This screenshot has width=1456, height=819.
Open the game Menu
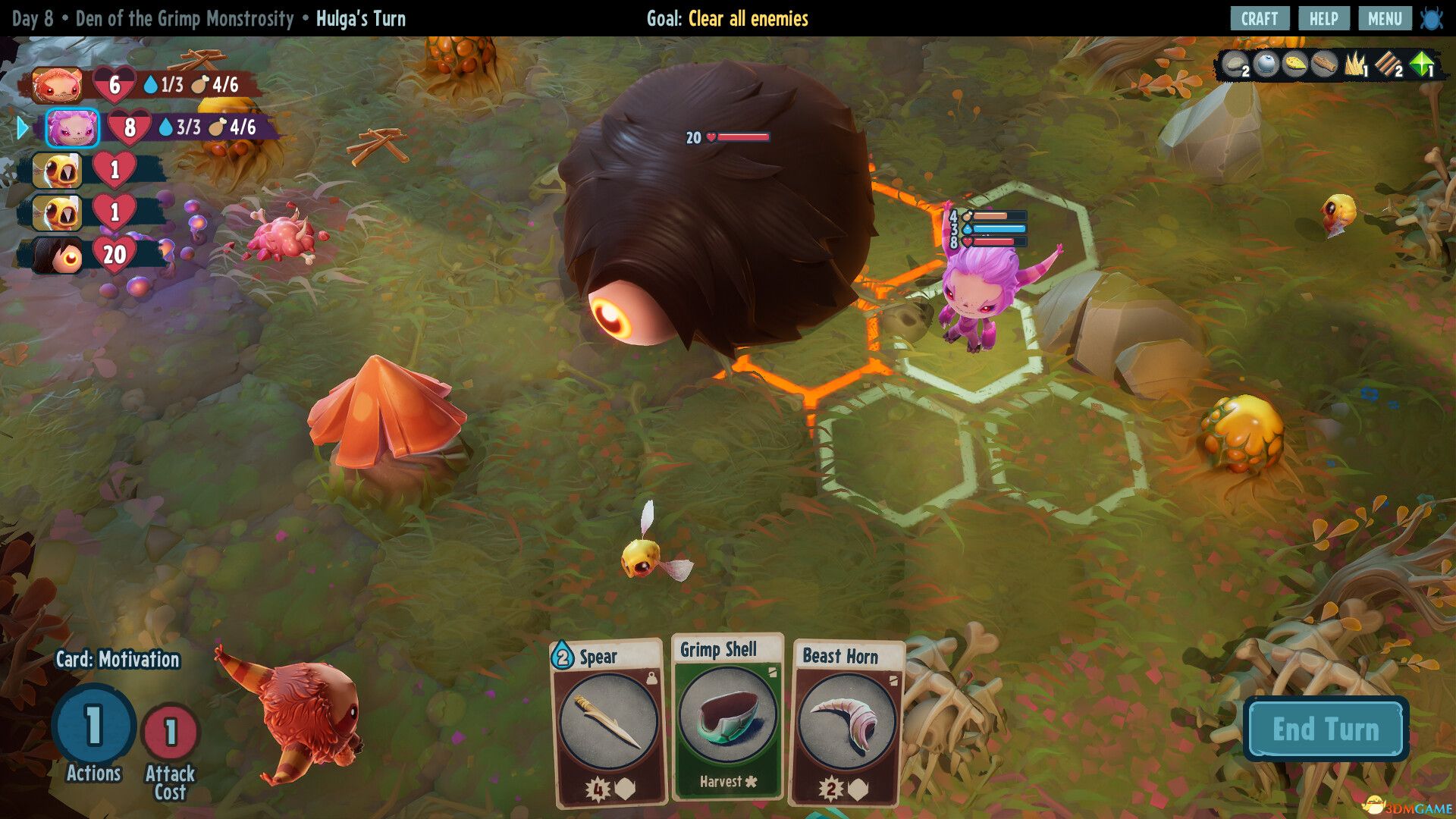[1384, 19]
